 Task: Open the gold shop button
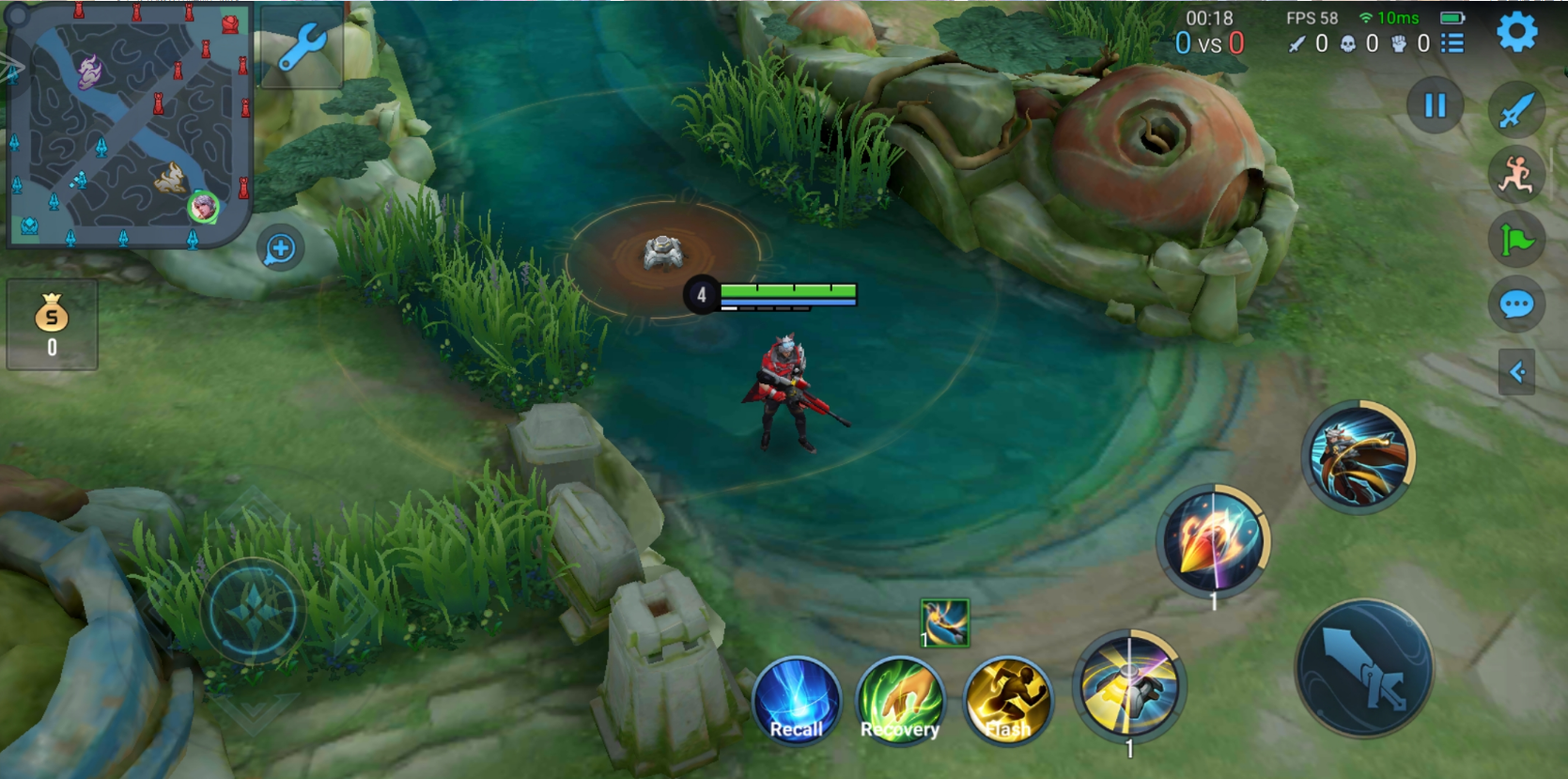52,323
